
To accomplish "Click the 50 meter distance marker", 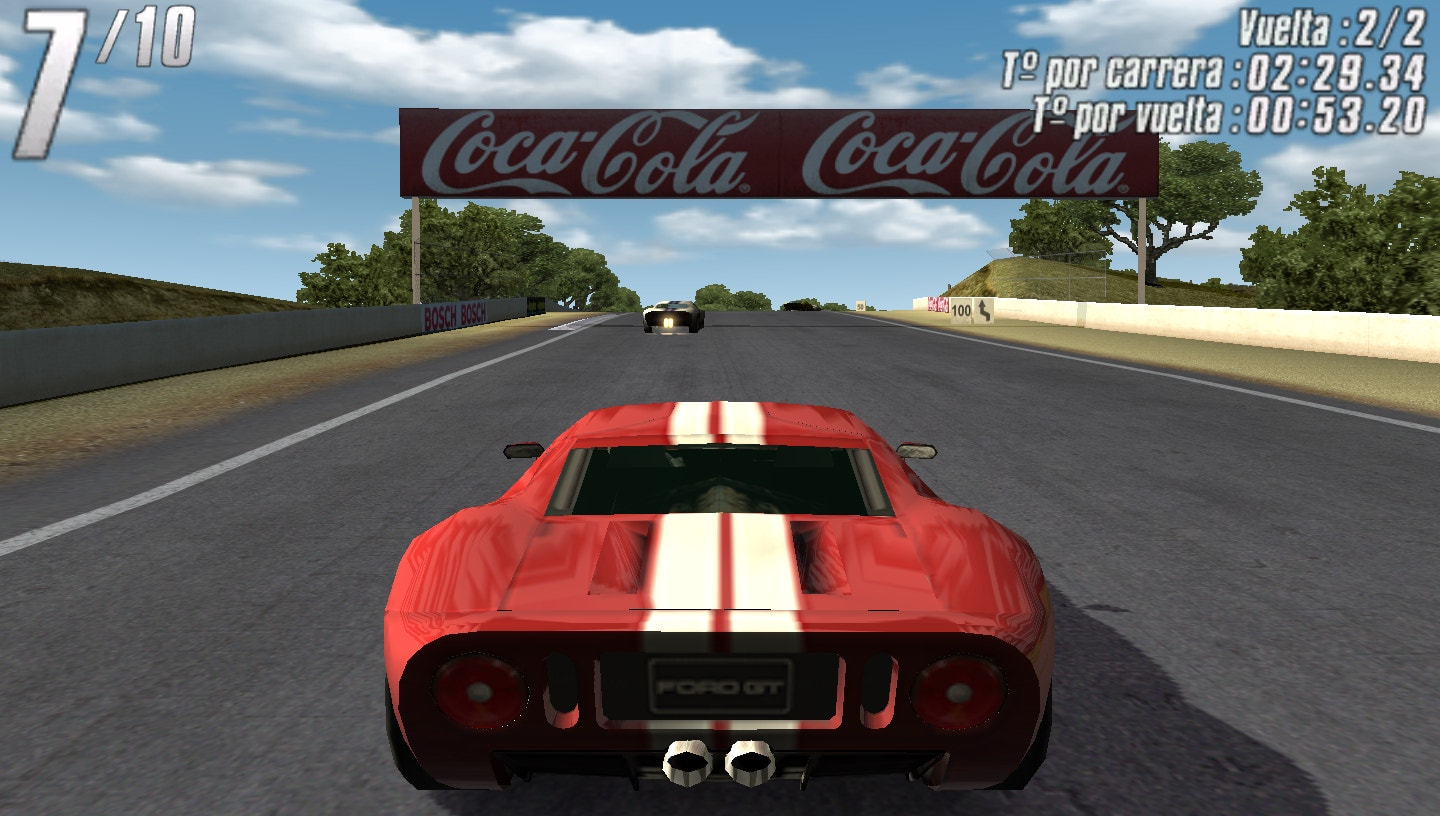I will coord(860,306).
